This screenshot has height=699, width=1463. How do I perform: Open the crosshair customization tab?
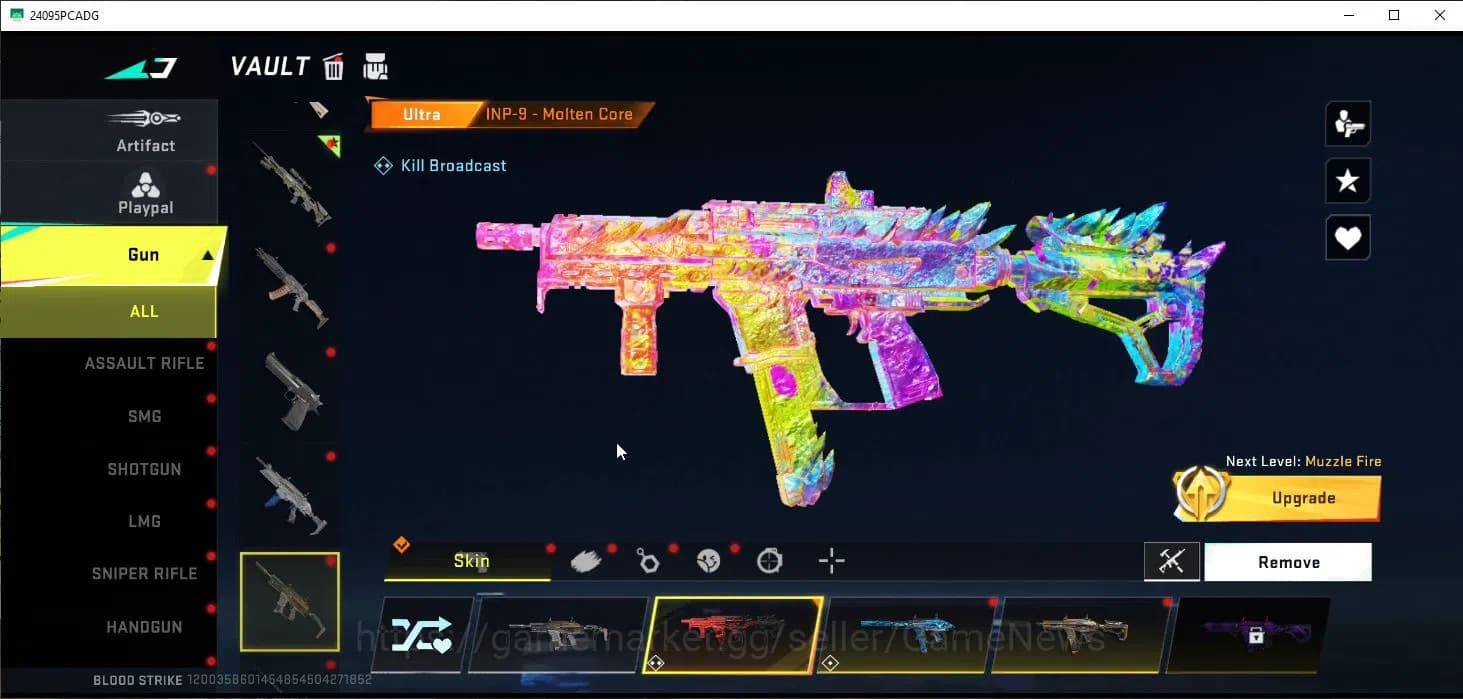point(831,561)
